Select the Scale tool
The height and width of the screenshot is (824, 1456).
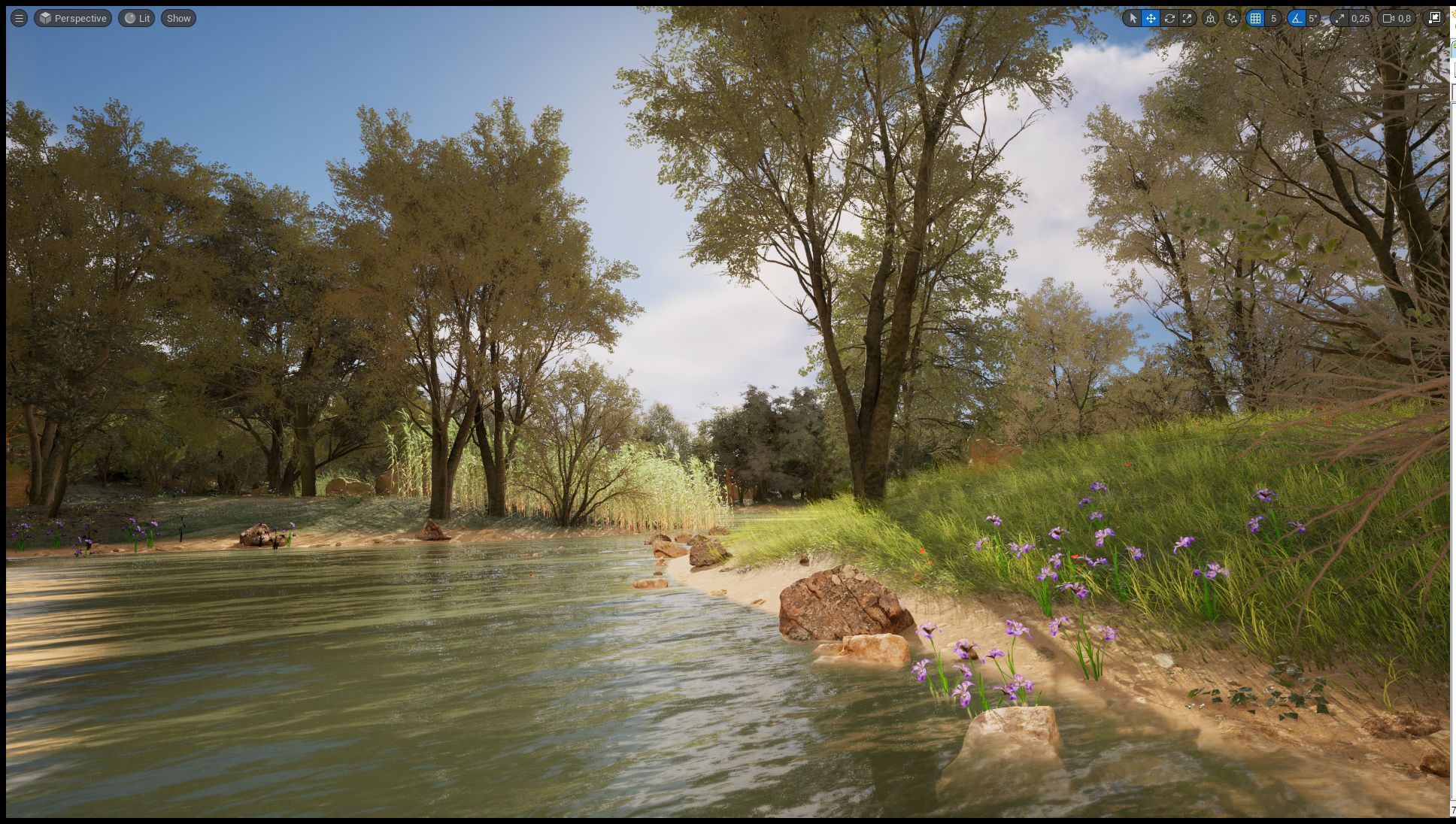(x=1188, y=19)
